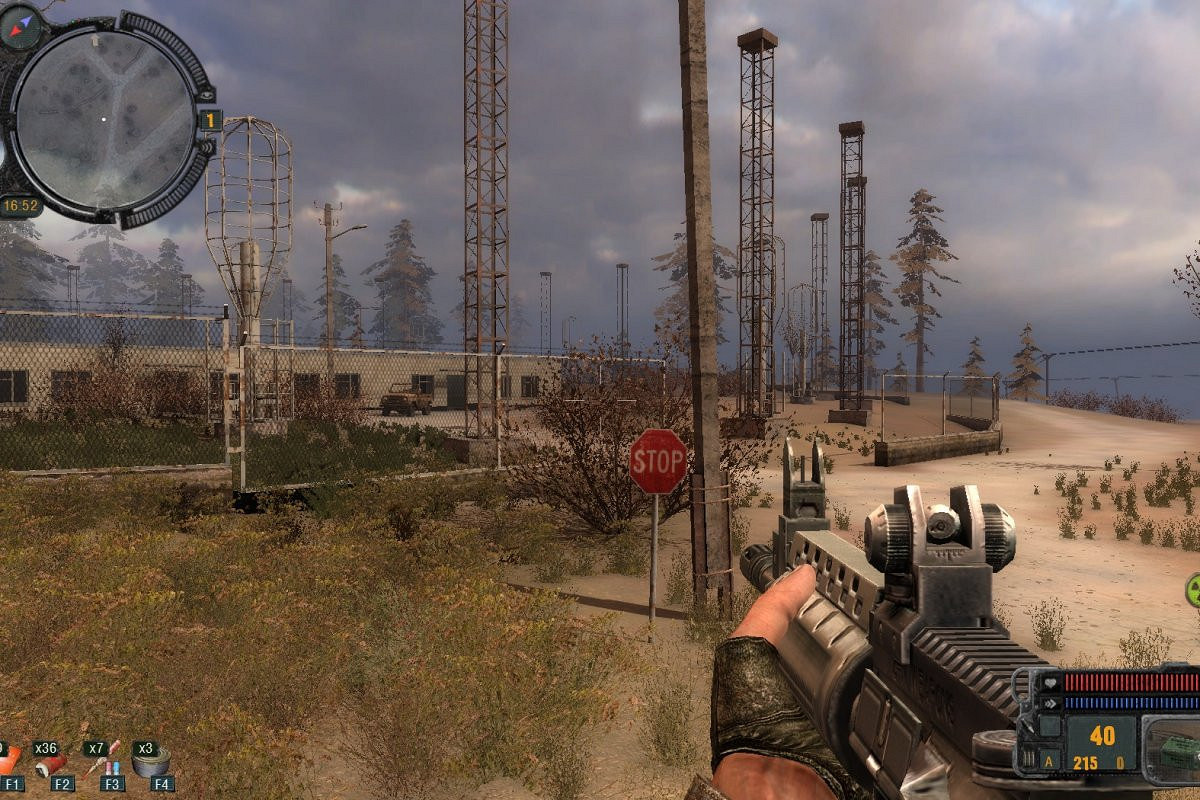Select the F1 orange quick-slot item
Viewport: 1200px width, 800px height.
coord(8,764)
